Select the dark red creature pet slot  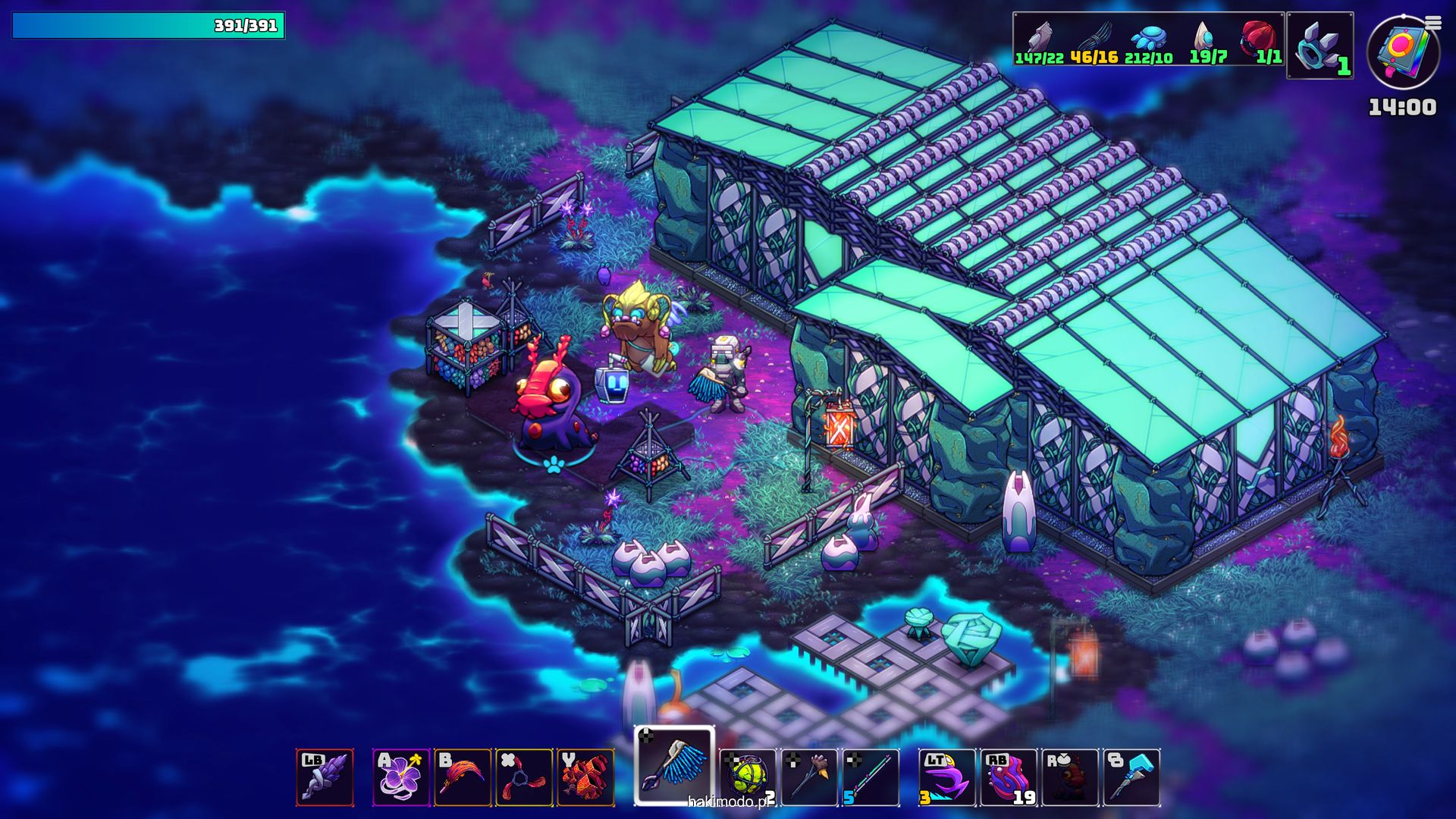point(1070,777)
